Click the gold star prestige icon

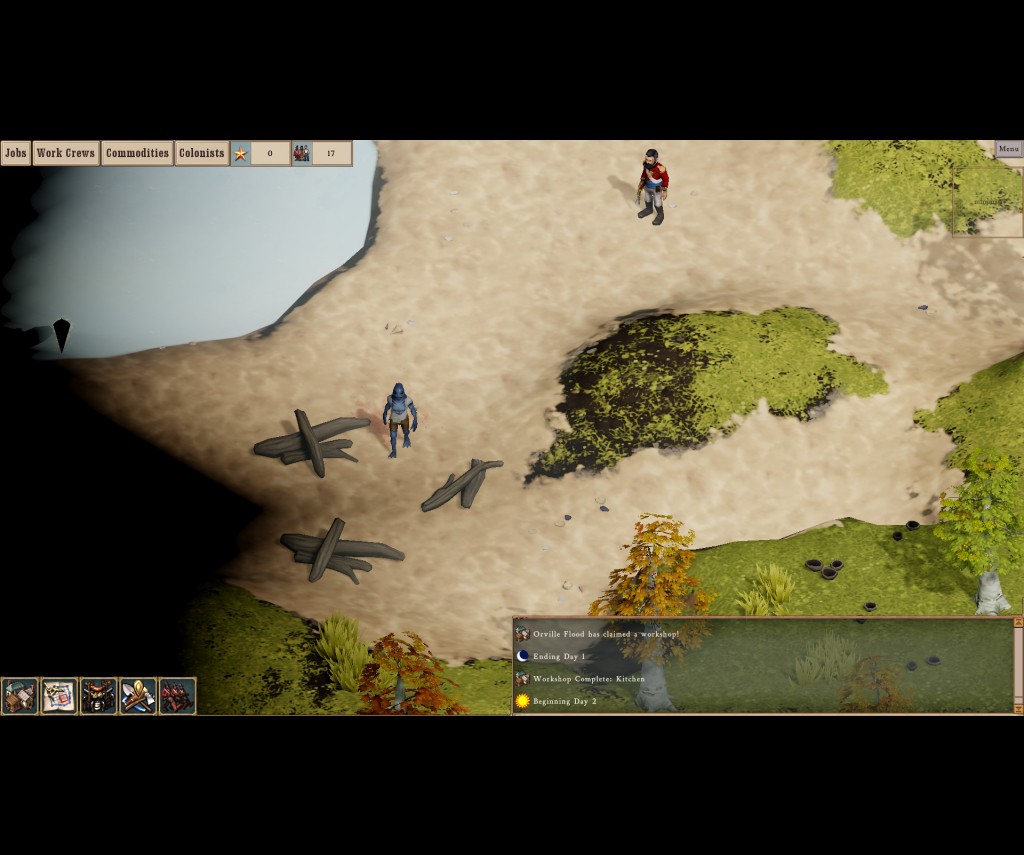[x=240, y=153]
